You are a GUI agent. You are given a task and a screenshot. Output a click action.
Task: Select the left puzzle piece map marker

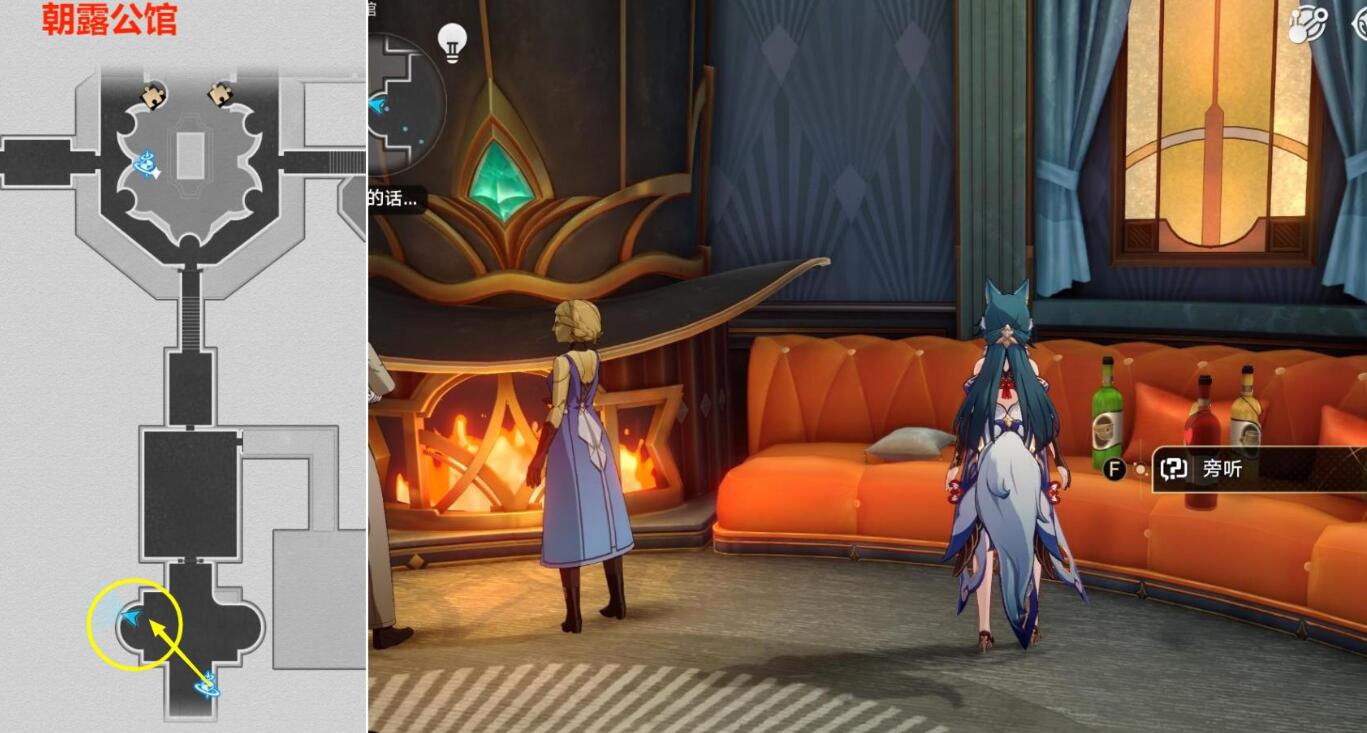pyautogui.click(x=153, y=96)
